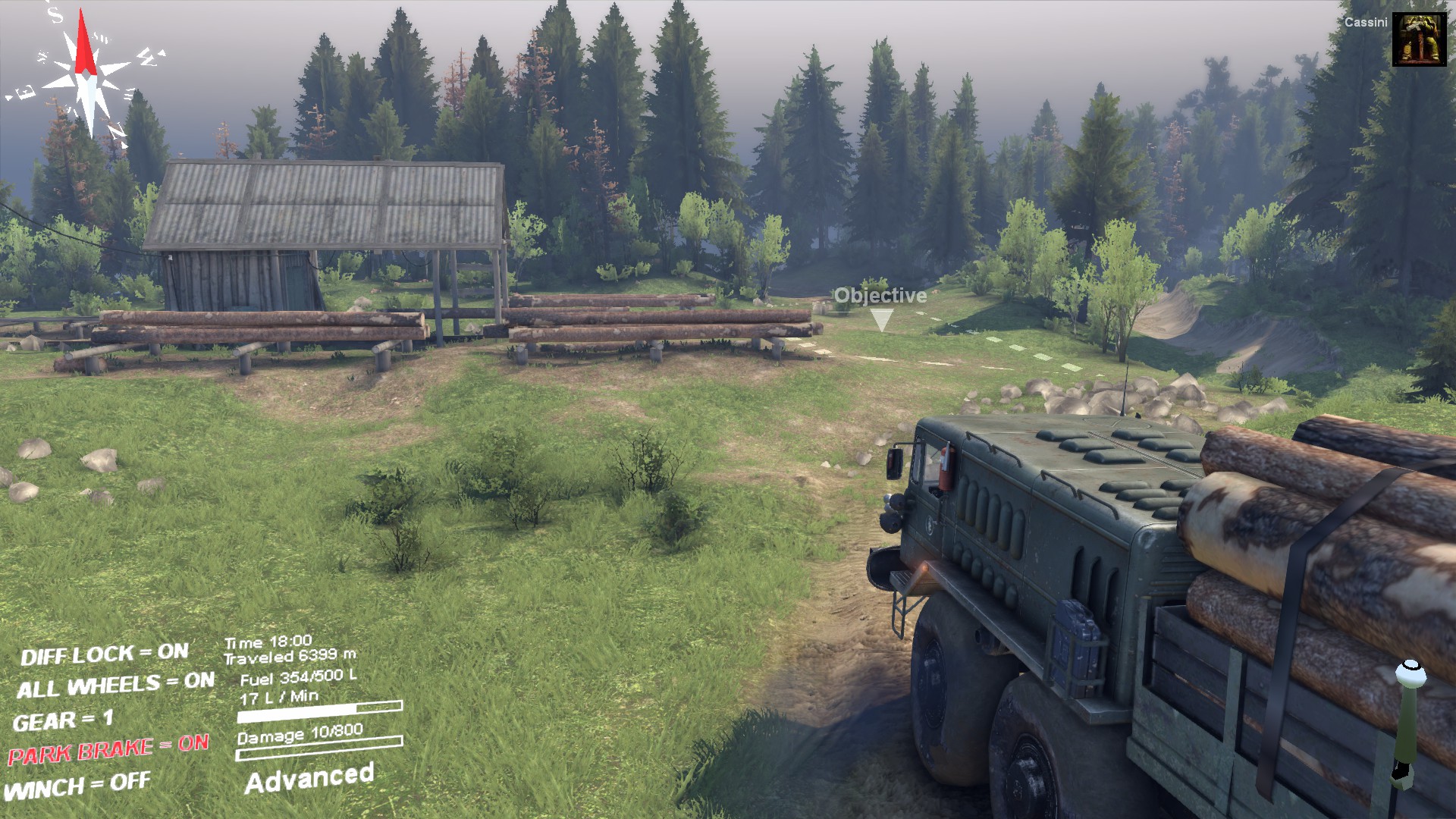
Task: Toggle the ALL WHEELS drive setting
Action: (x=115, y=685)
